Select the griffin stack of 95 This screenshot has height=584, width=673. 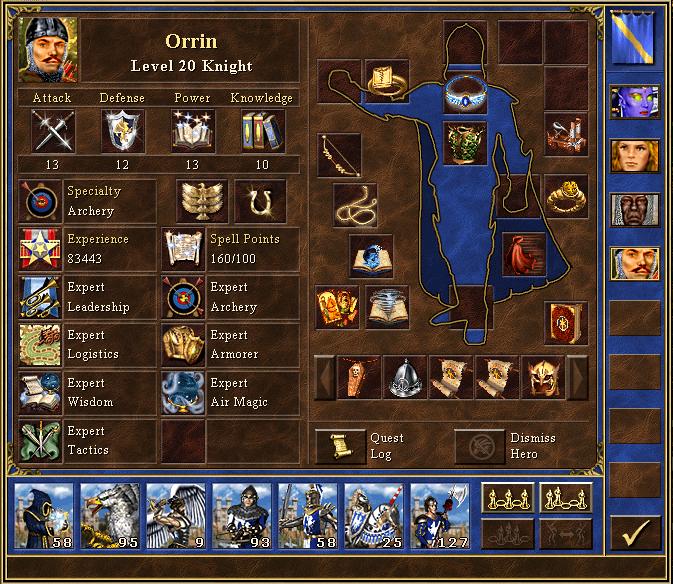coord(110,518)
